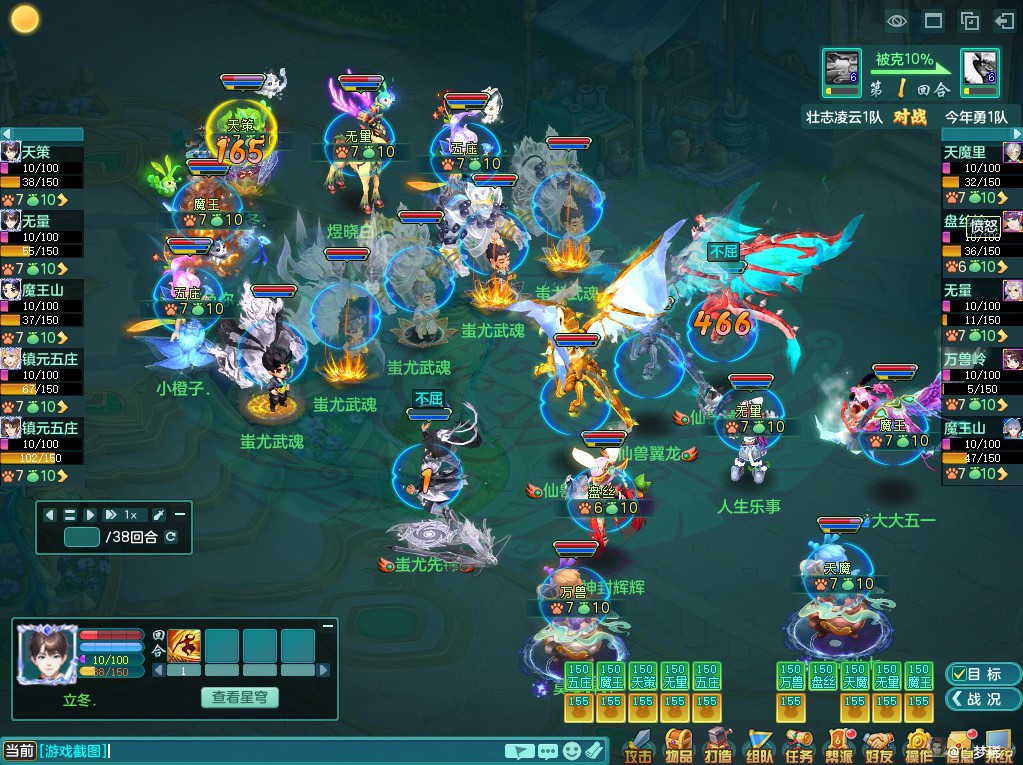1023x765 pixels.
Task: Open the 操作 (Operations) gear menu
Action: click(918, 744)
